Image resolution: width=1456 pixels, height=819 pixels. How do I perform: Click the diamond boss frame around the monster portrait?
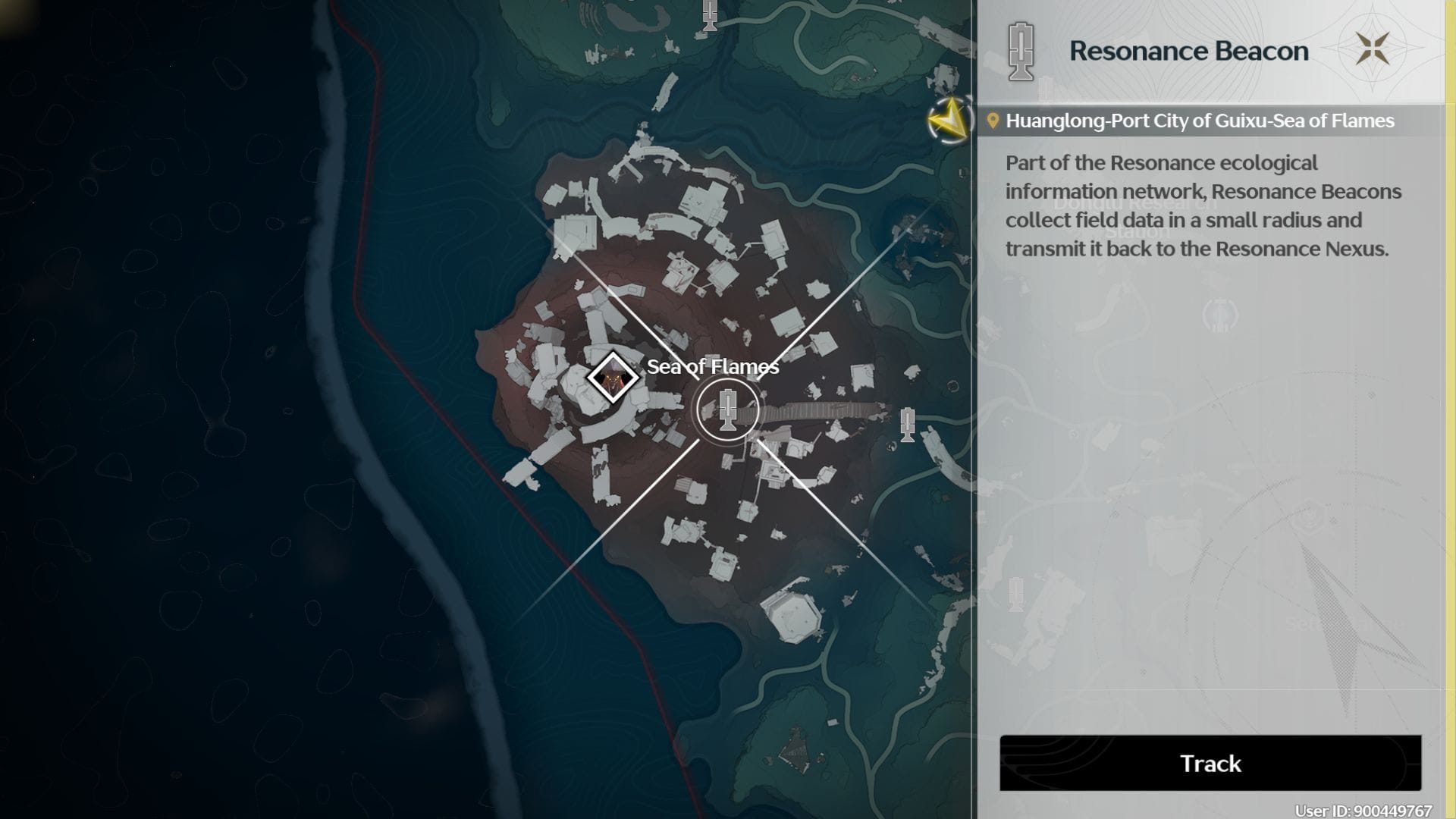(x=611, y=375)
